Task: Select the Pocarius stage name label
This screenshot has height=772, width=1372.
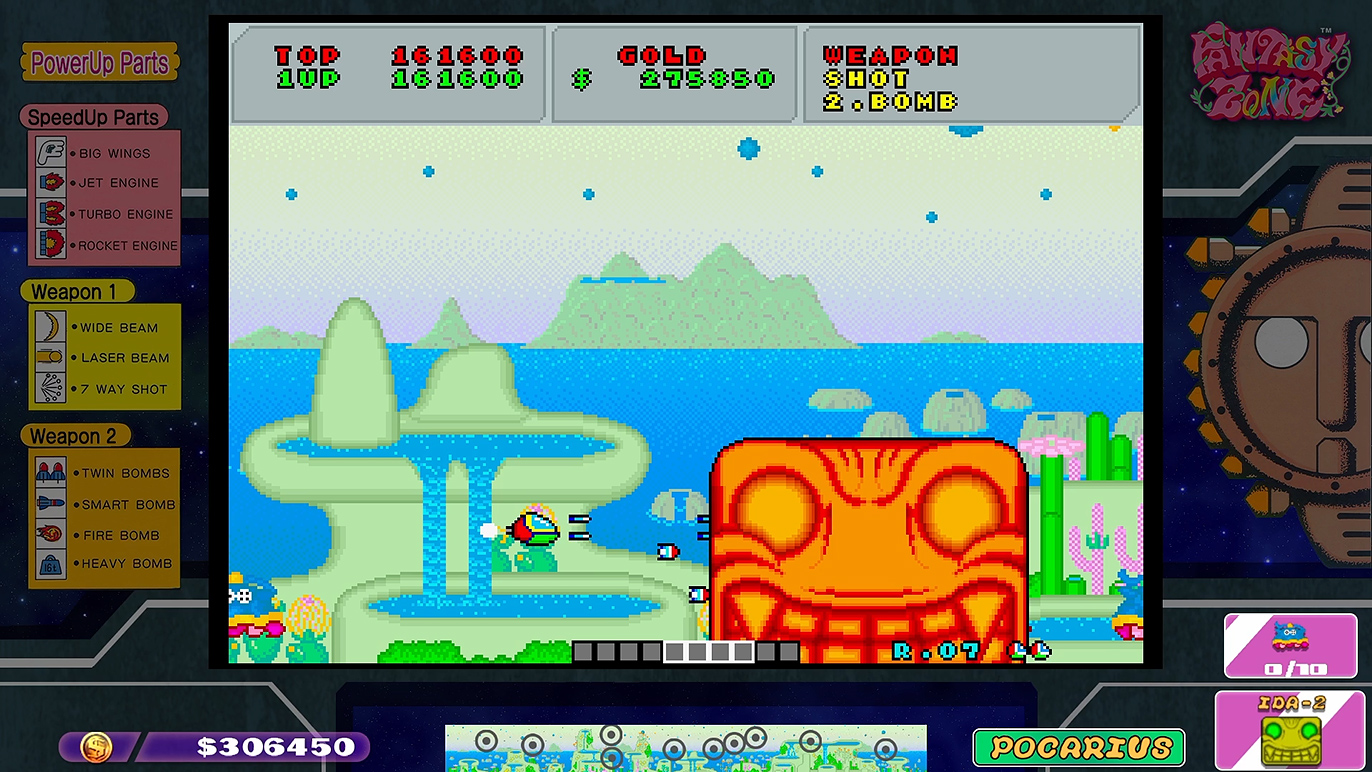Action: pyautogui.click(x=1079, y=747)
